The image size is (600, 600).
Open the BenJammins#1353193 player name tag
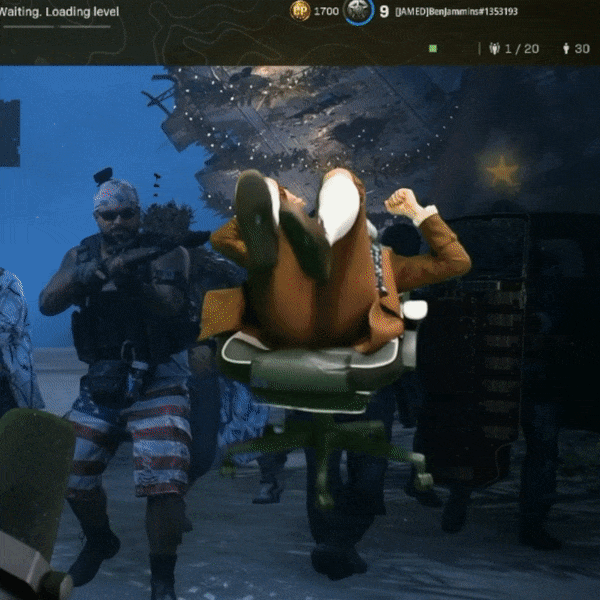coord(456,12)
